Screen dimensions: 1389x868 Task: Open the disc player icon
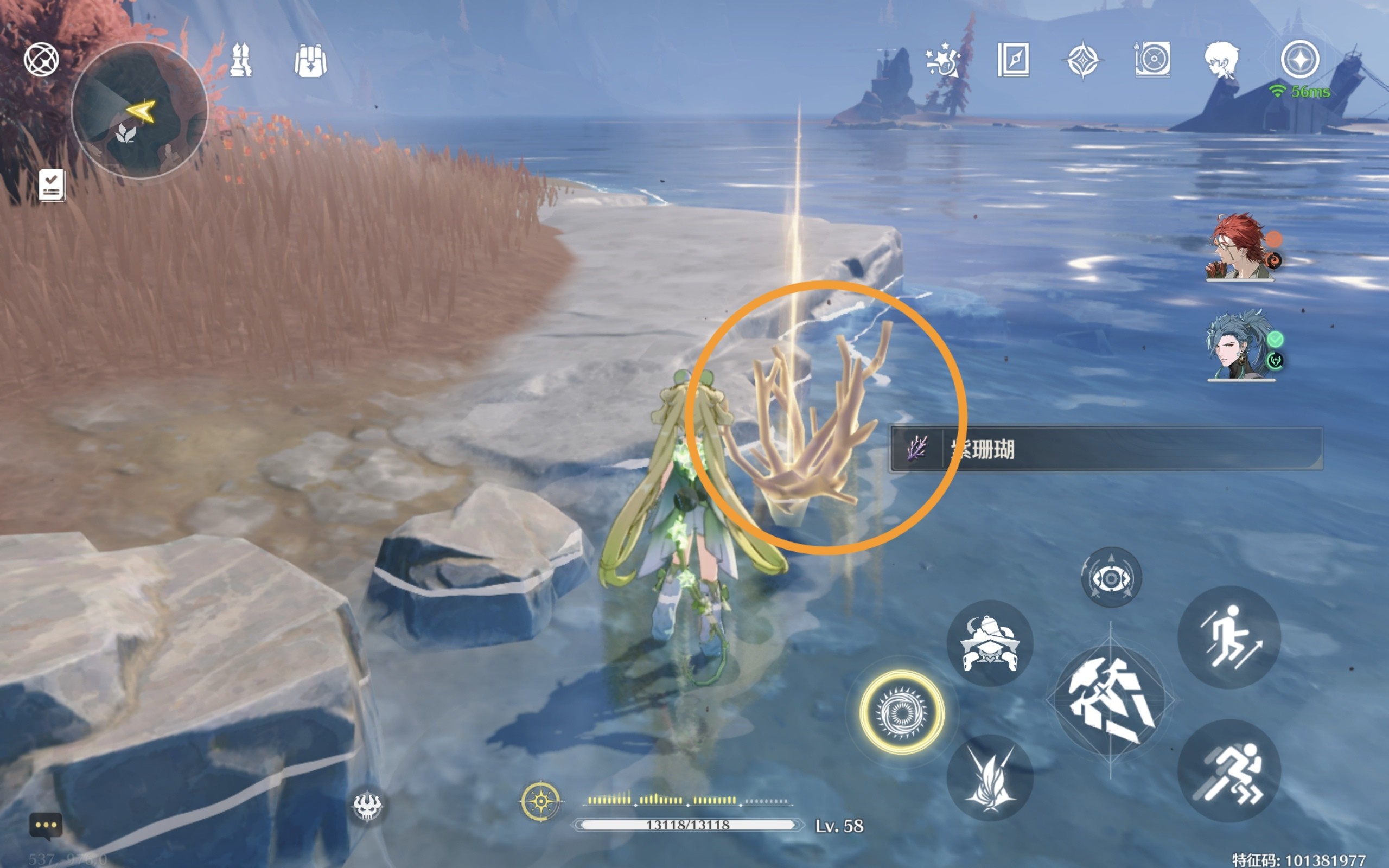(x=1152, y=60)
